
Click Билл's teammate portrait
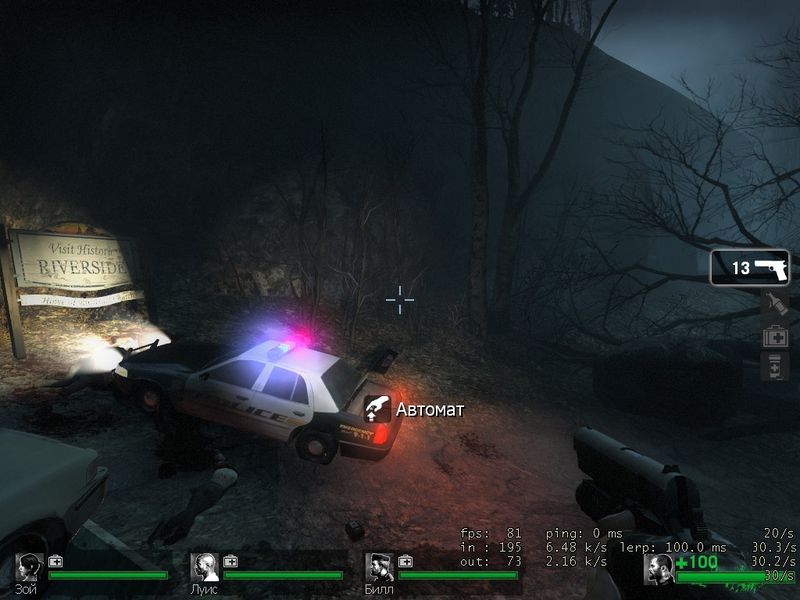coord(379,568)
